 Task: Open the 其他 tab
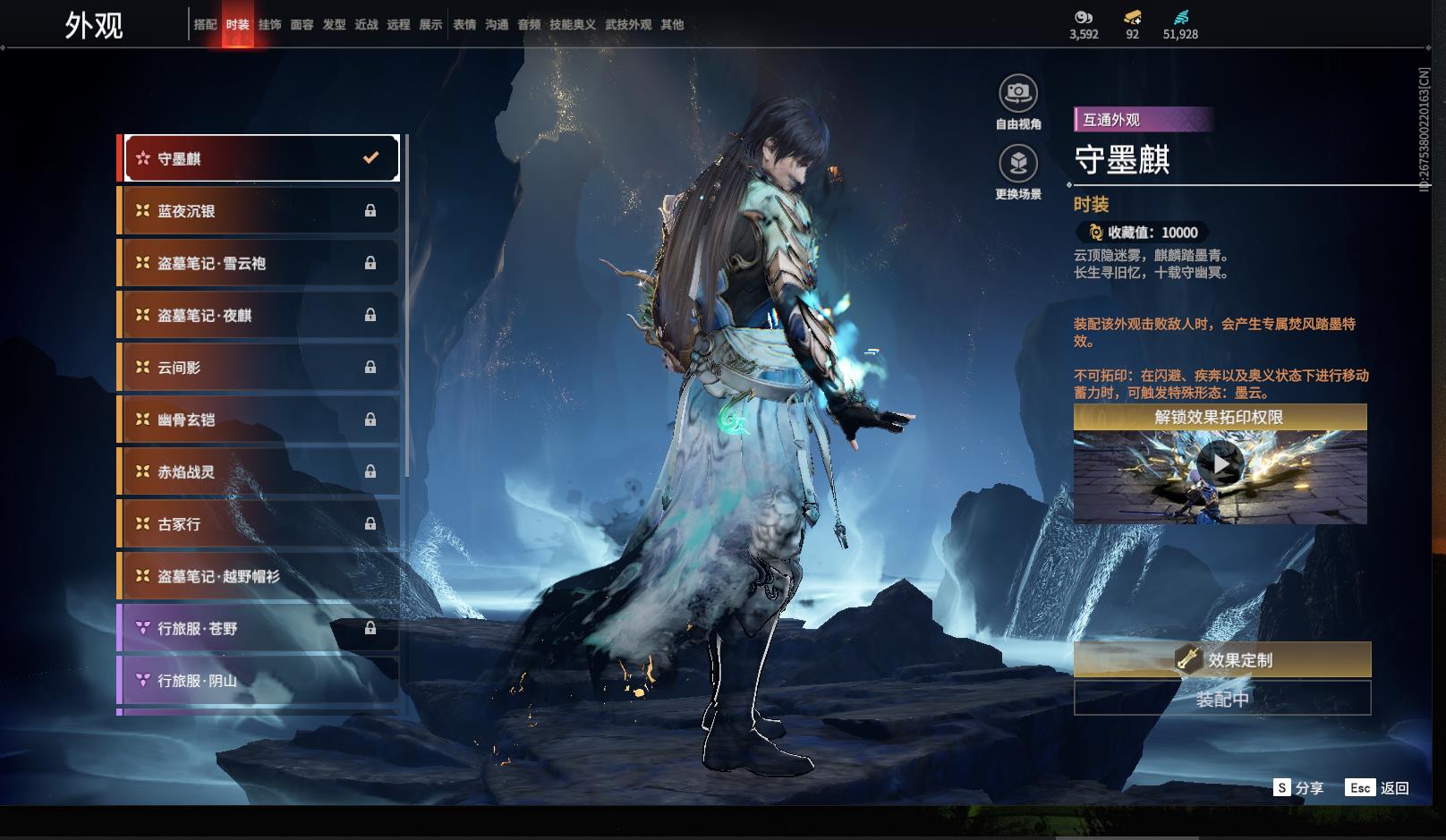[x=672, y=25]
